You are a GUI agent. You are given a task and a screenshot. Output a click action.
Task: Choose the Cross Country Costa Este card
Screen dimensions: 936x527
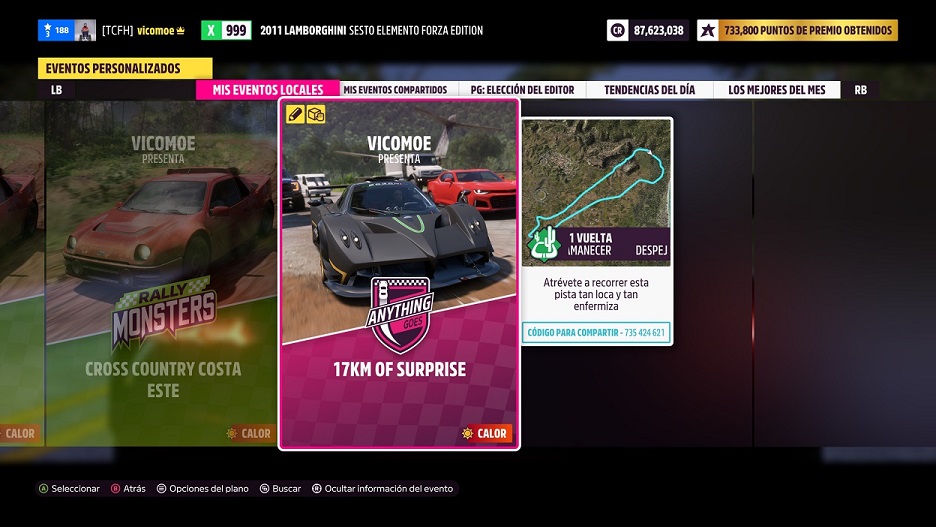[162, 274]
